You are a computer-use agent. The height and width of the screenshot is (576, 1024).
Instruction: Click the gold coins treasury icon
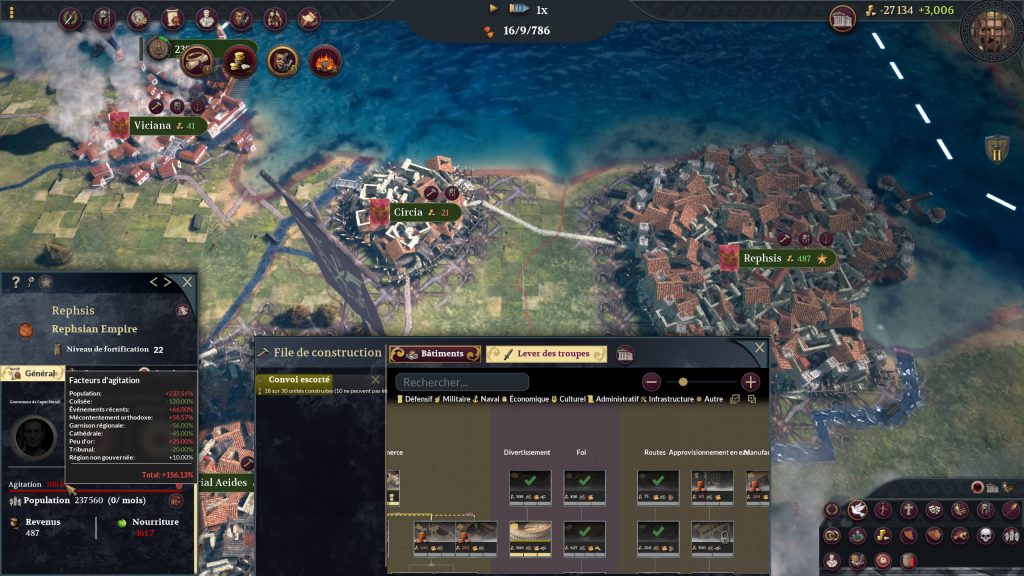(x=240, y=60)
